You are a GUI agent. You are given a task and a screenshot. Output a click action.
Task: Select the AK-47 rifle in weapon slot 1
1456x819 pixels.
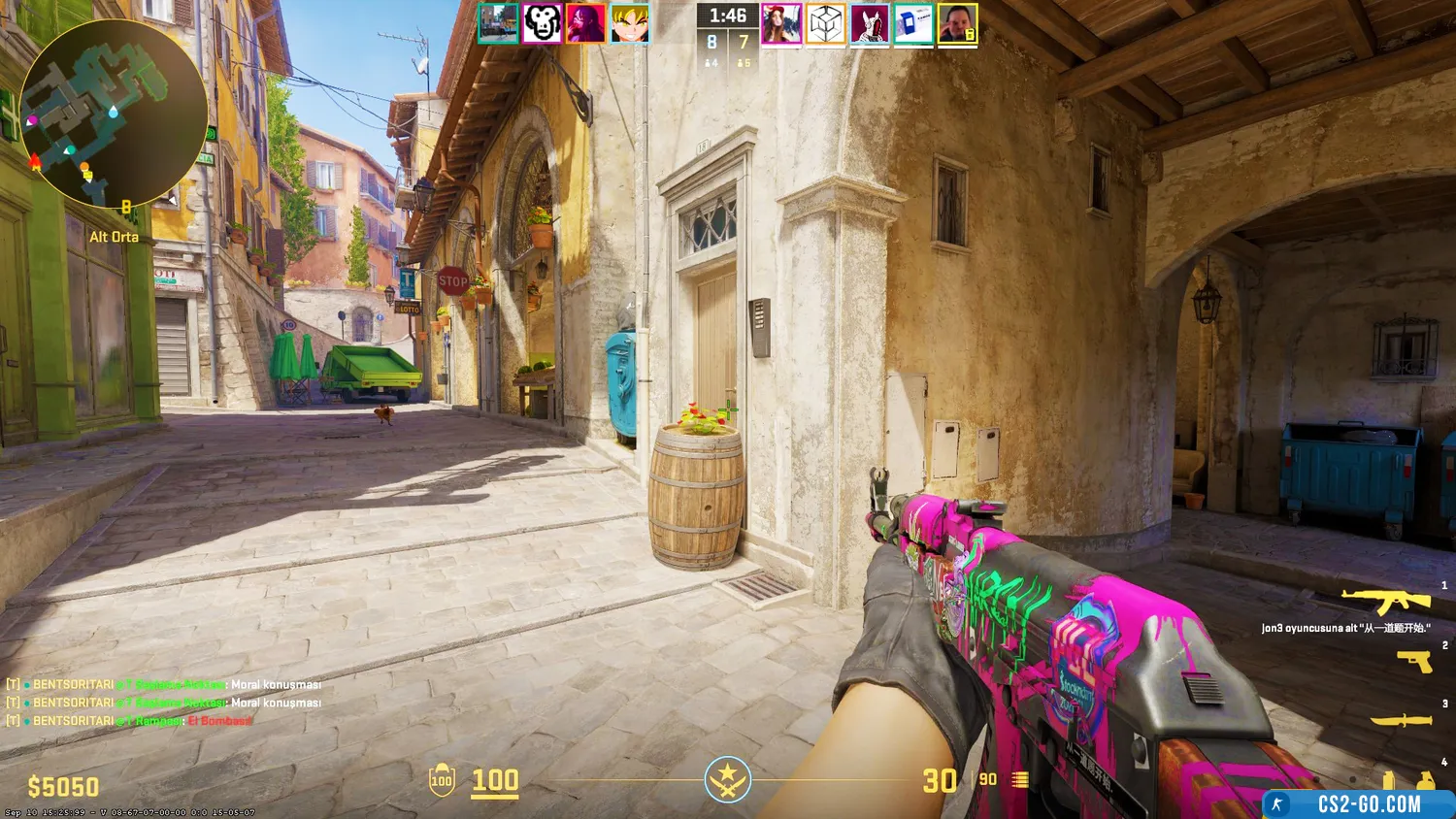point(1386,600)
